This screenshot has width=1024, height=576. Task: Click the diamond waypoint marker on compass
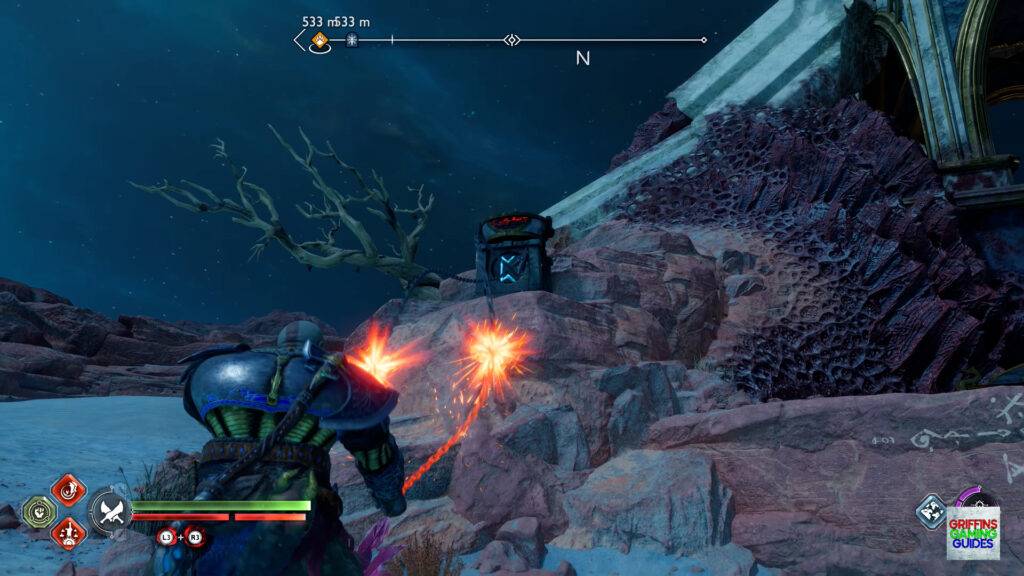pyautogui.click(x=512, y=41)
